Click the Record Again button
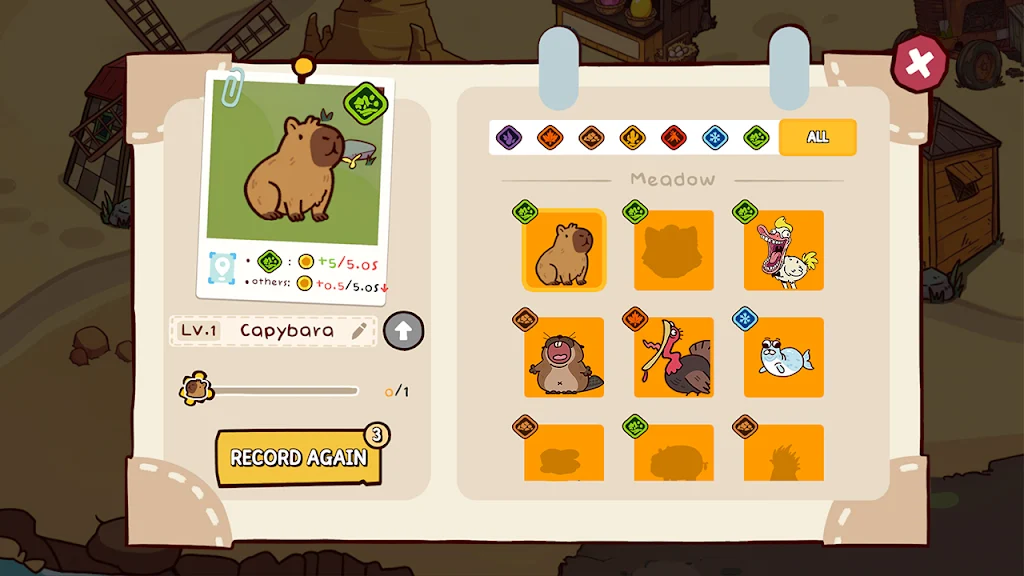The image size is (1024, 576). pyautogui.click(x=299, y=458)
